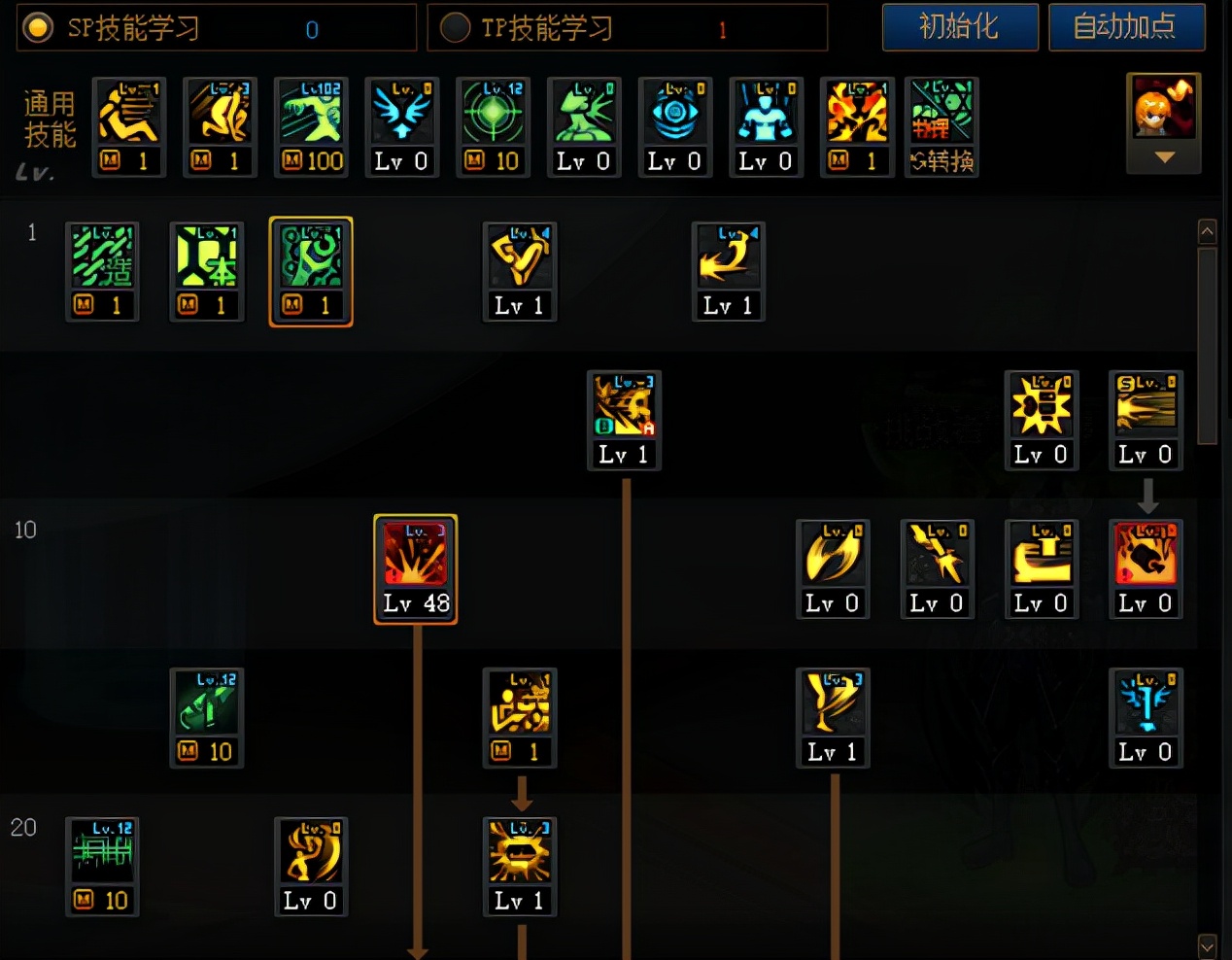Screen dimensions: 1232x960
Task: Select the green circuit pattern skill
Action: click(x=102, y=866)
